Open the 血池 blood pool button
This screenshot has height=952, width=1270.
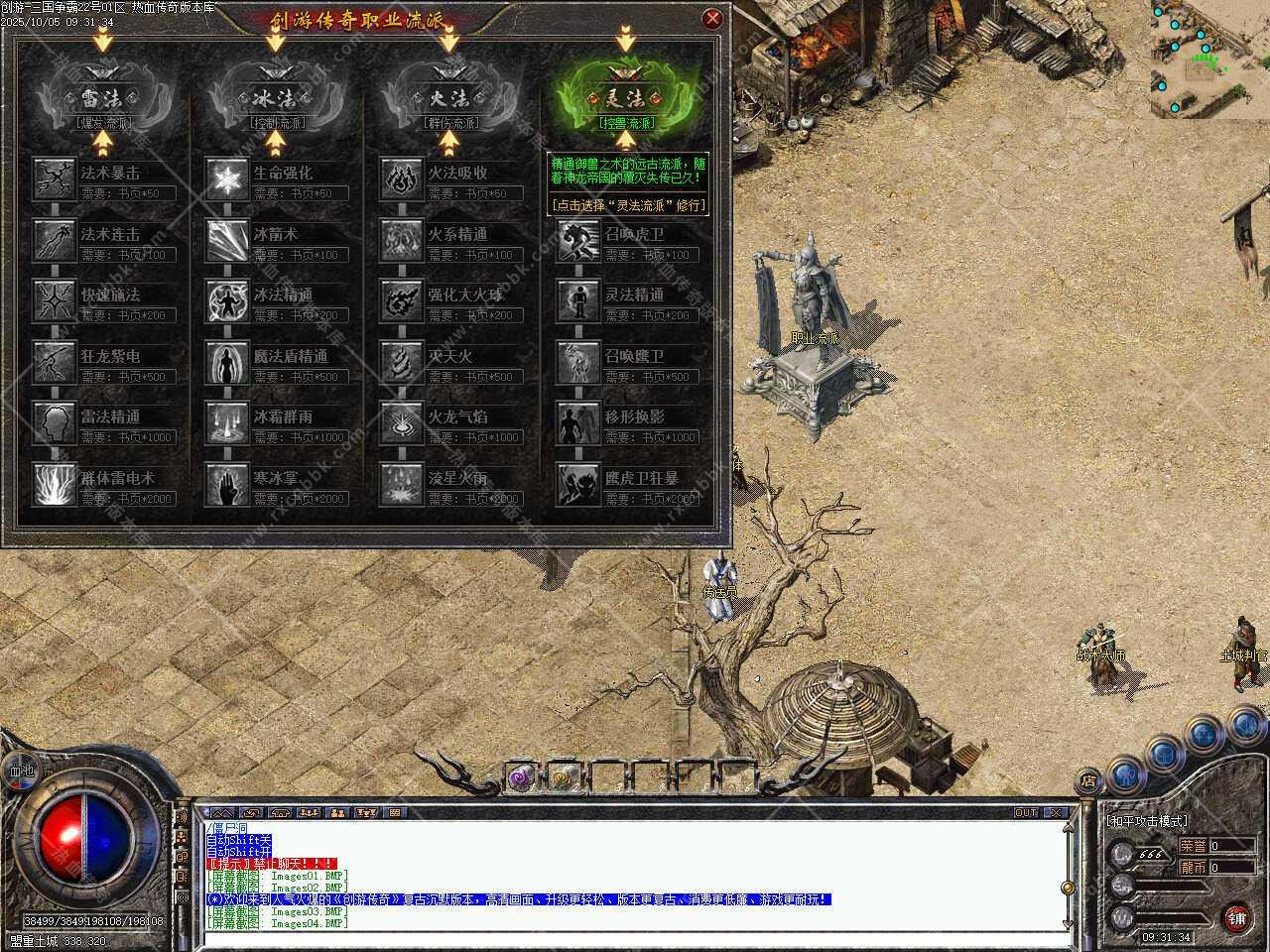[21, 770]
